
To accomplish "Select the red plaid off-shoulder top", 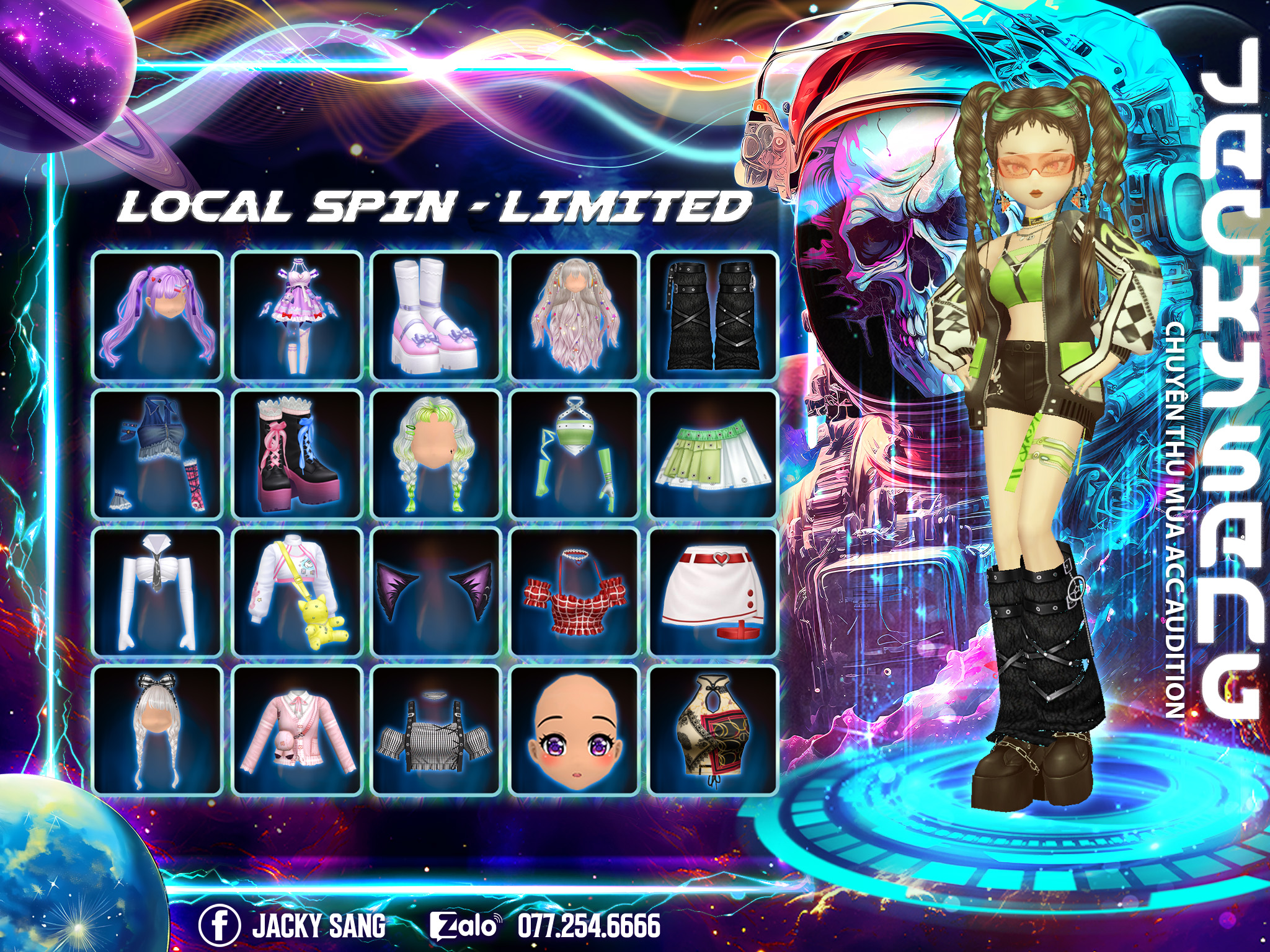I will coord(574,592).
